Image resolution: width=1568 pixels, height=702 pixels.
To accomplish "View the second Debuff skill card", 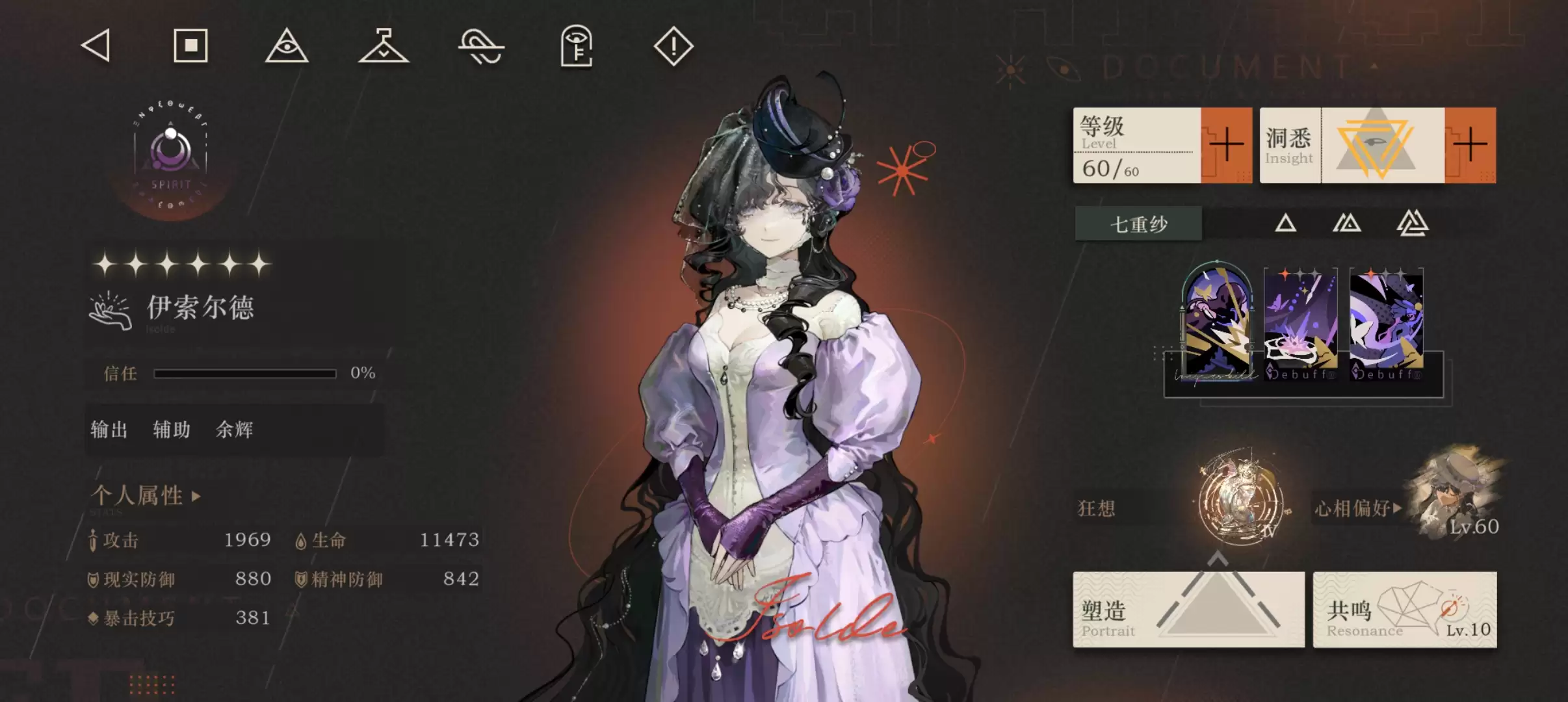I will click(1386, 323).
